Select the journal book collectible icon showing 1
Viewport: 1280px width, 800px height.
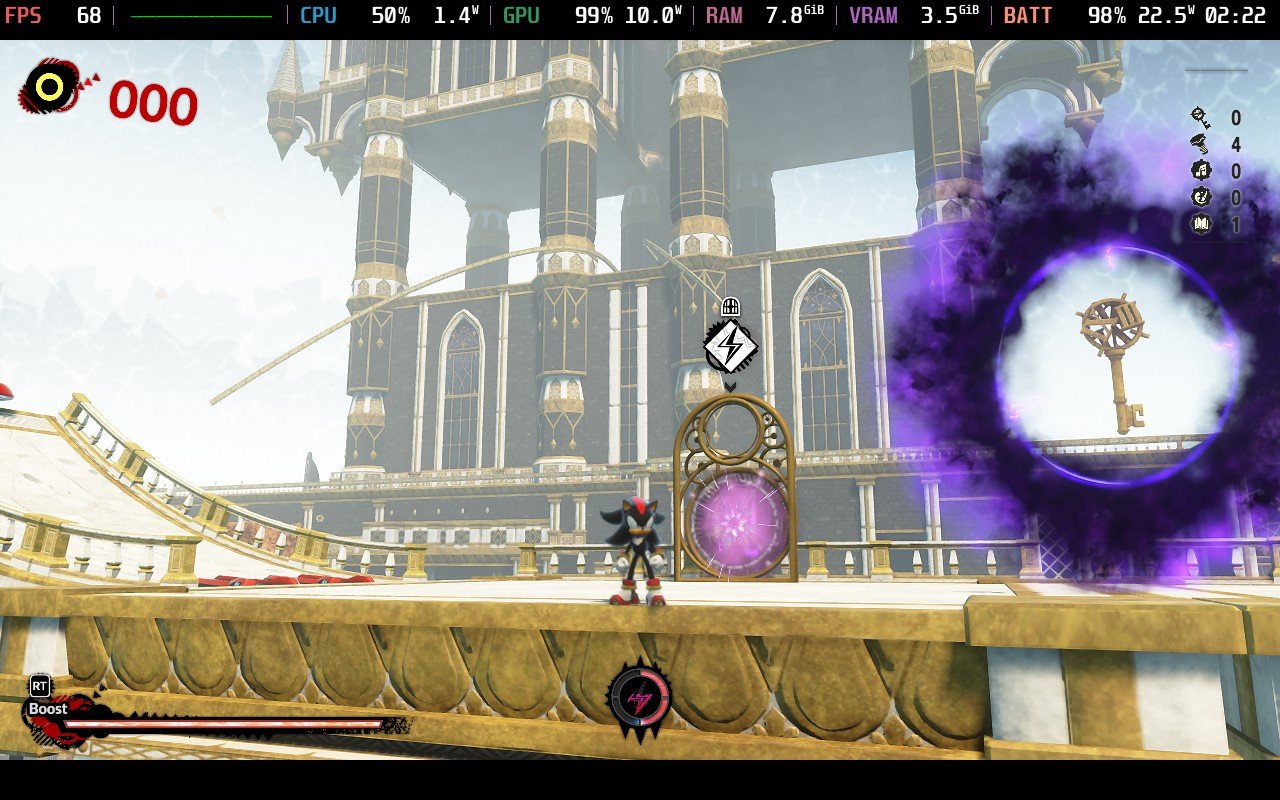(x=1200, y=223)
